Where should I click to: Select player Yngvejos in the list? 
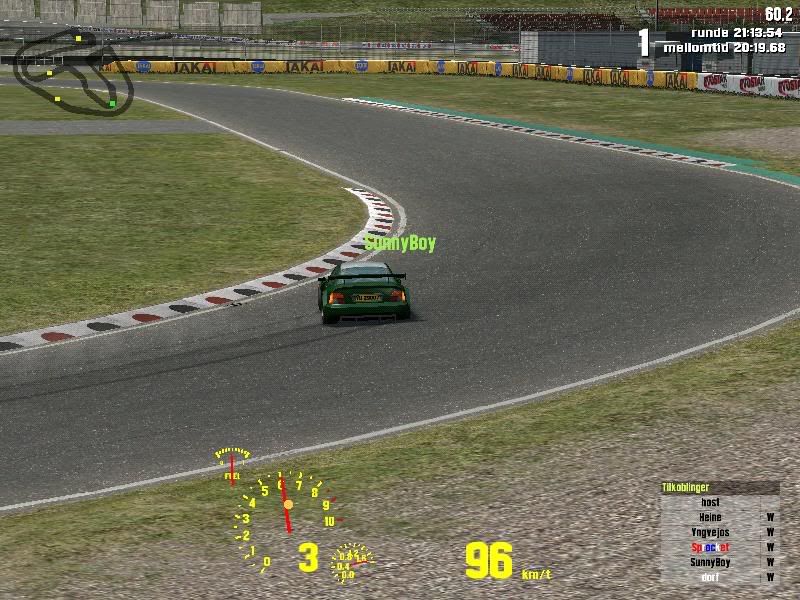click(x=710, y=532)
